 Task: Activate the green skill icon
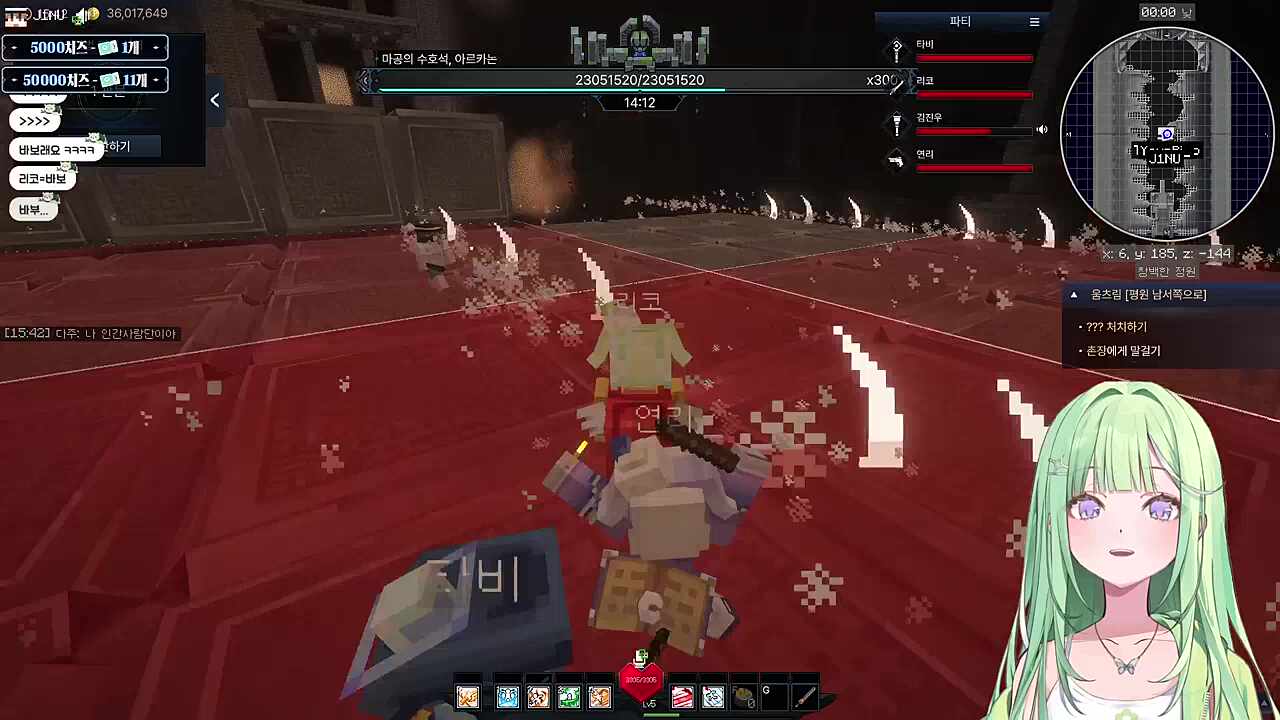point(569,697)
